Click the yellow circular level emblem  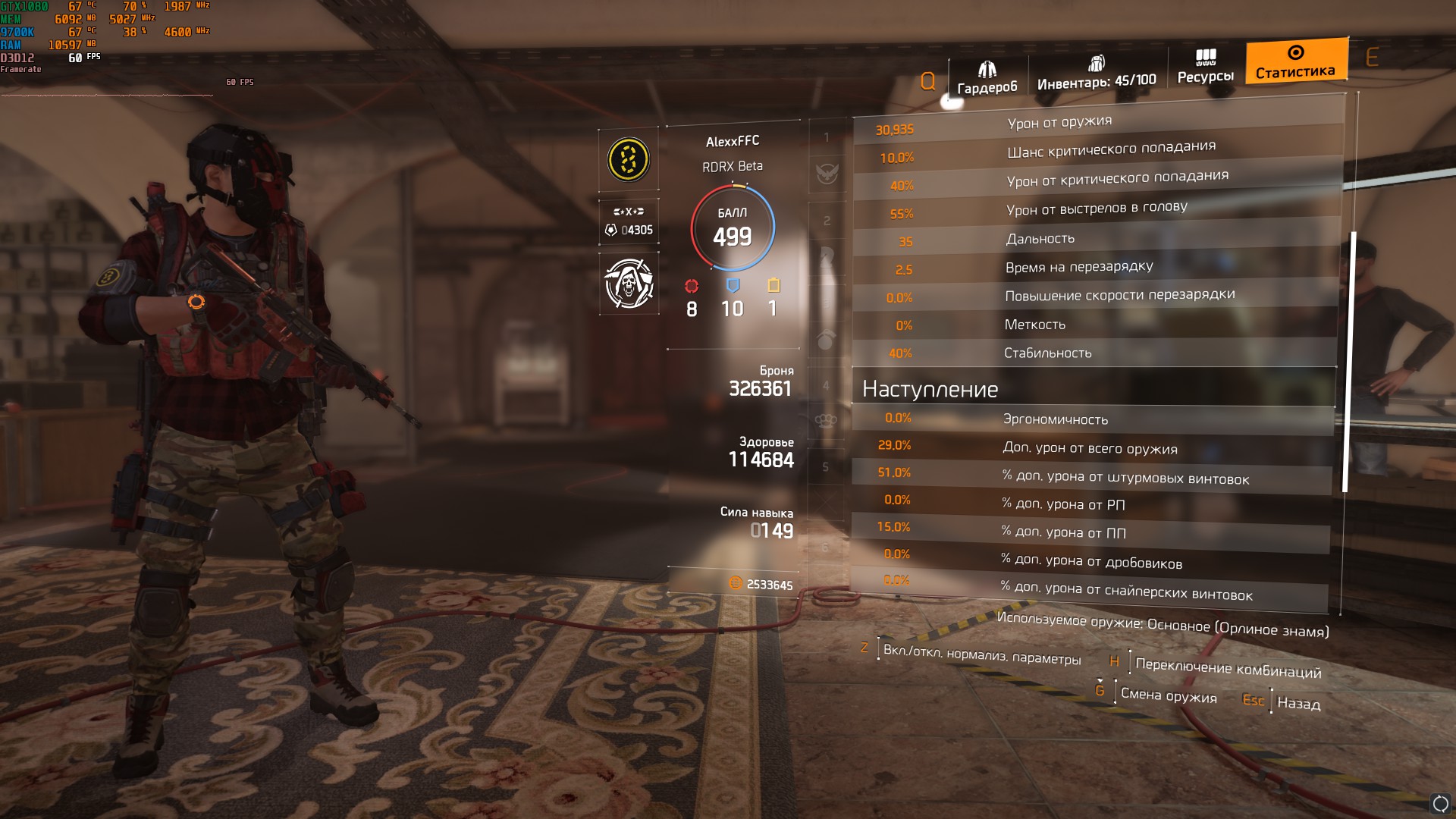(628, 159)
